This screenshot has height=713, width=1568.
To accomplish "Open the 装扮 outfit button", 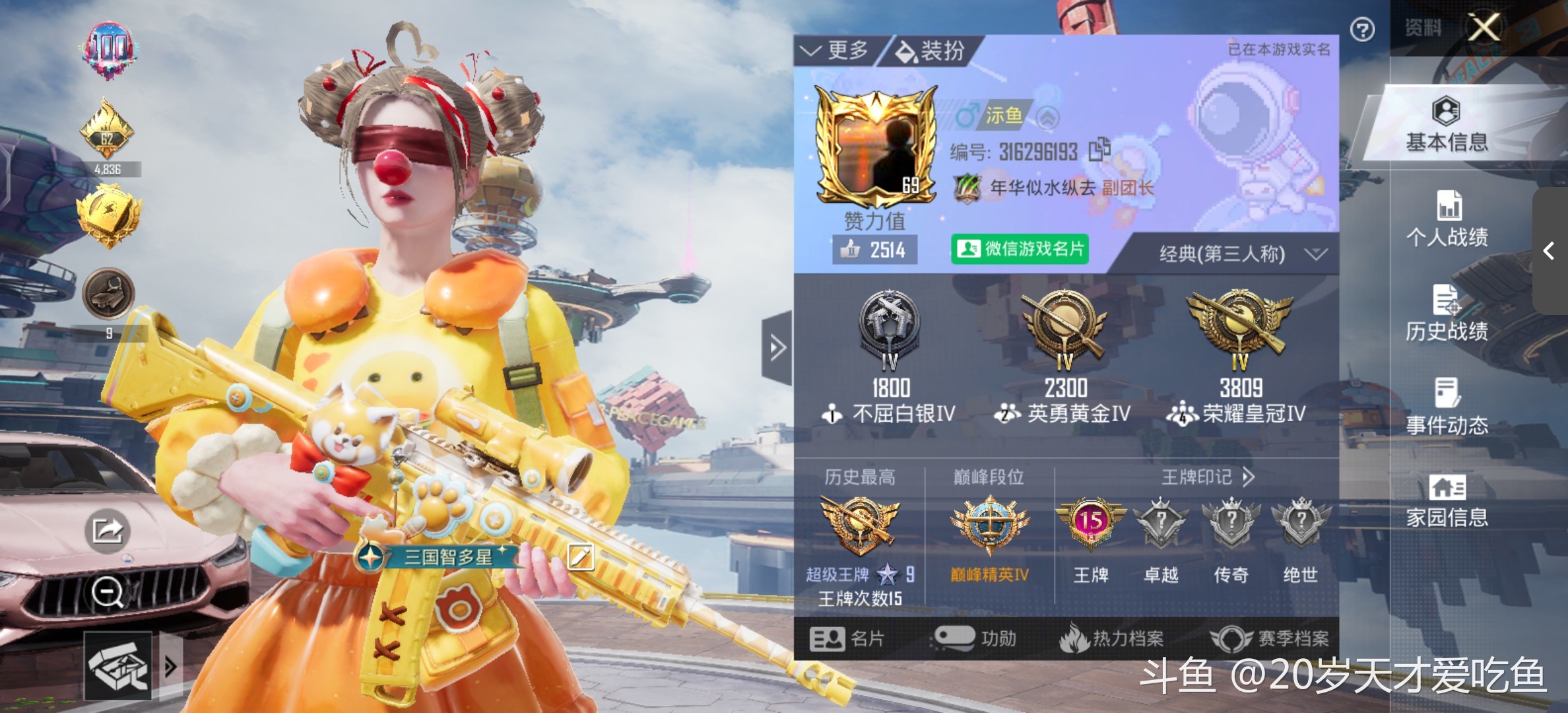I will point(932,50).
